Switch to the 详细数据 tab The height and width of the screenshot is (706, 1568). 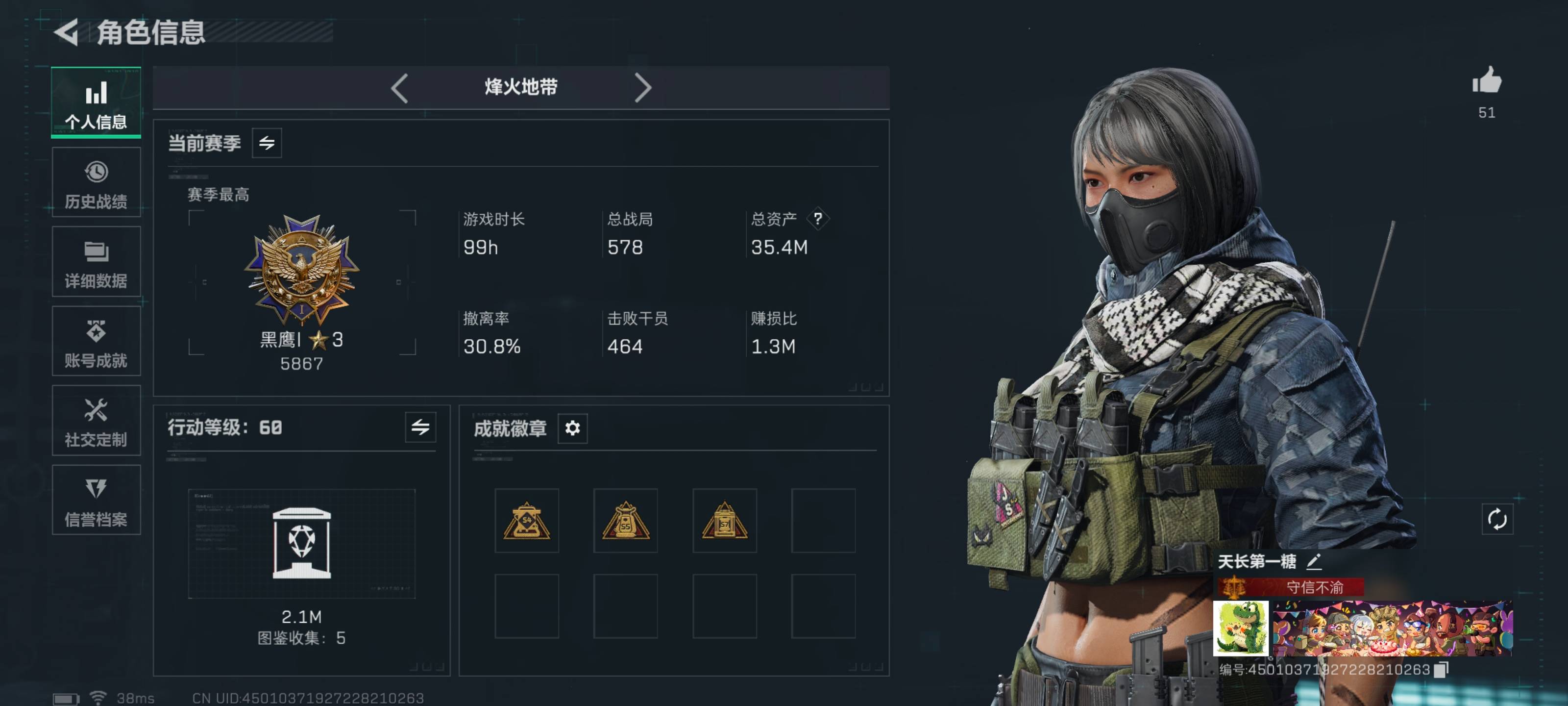tap(96, 262)
